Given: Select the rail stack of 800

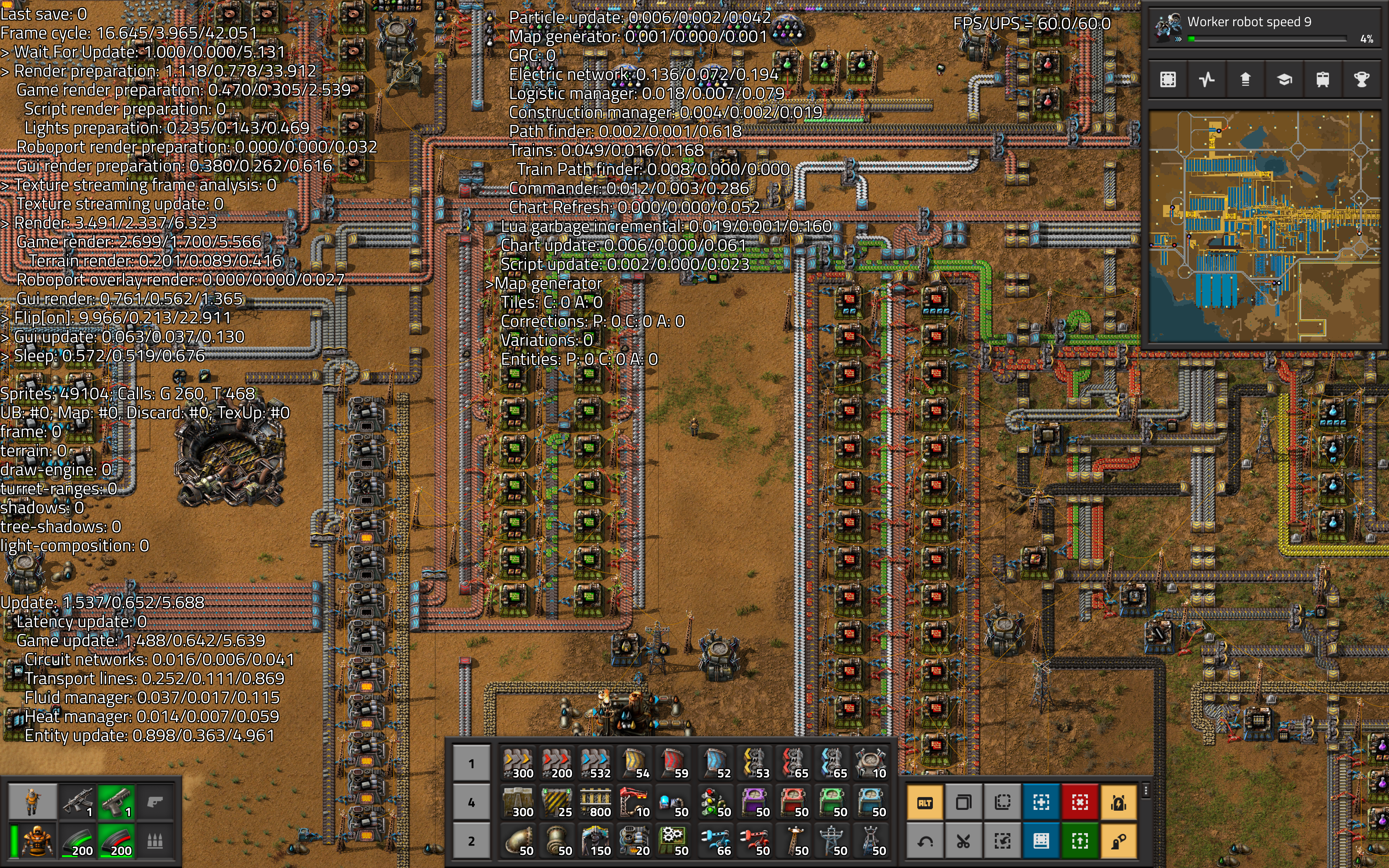Looking at the screenshot, I should point(595,803).
